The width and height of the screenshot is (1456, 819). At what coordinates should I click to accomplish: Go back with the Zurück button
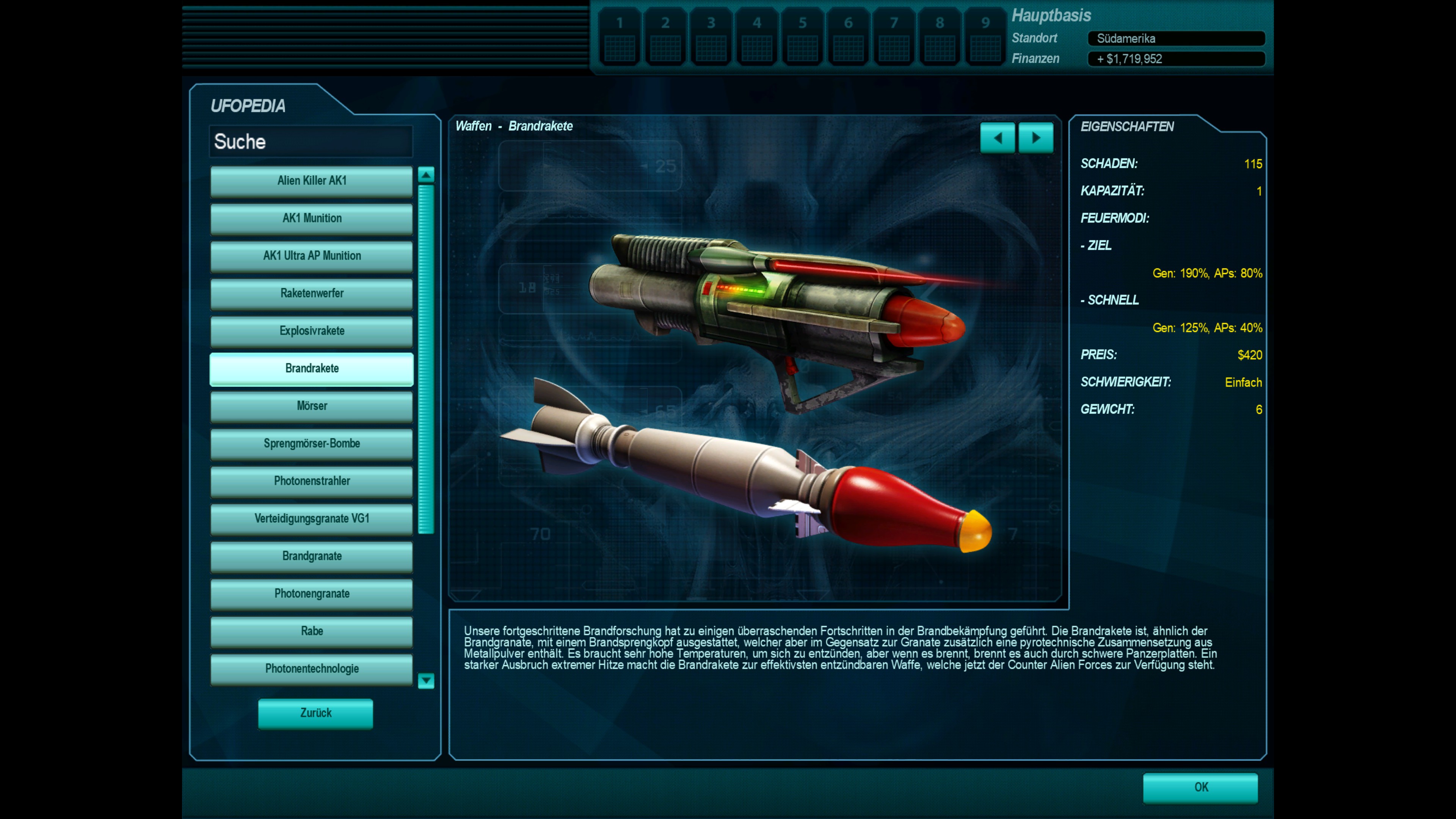[315, 713]
